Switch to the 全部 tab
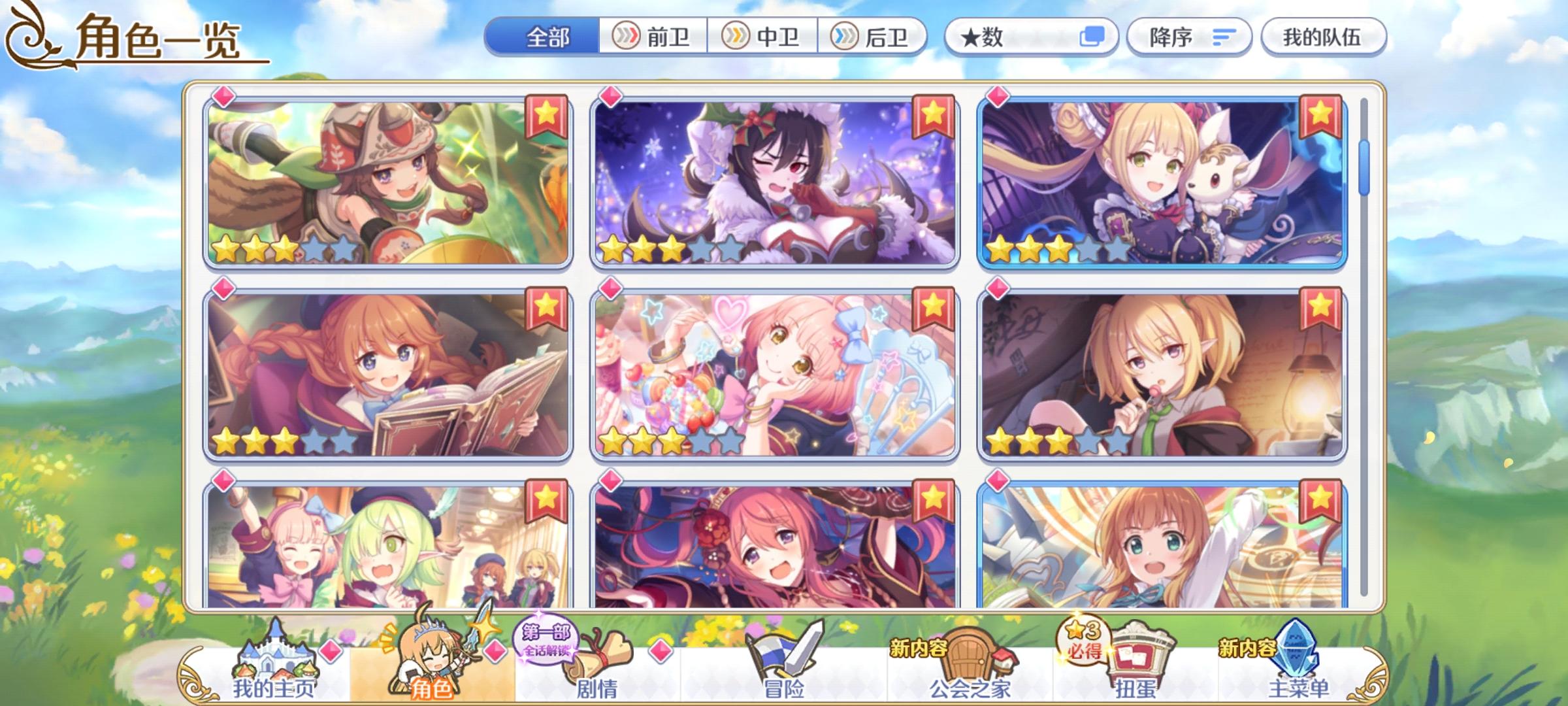This screenshot has height=706, width=1568. point(547,37)
